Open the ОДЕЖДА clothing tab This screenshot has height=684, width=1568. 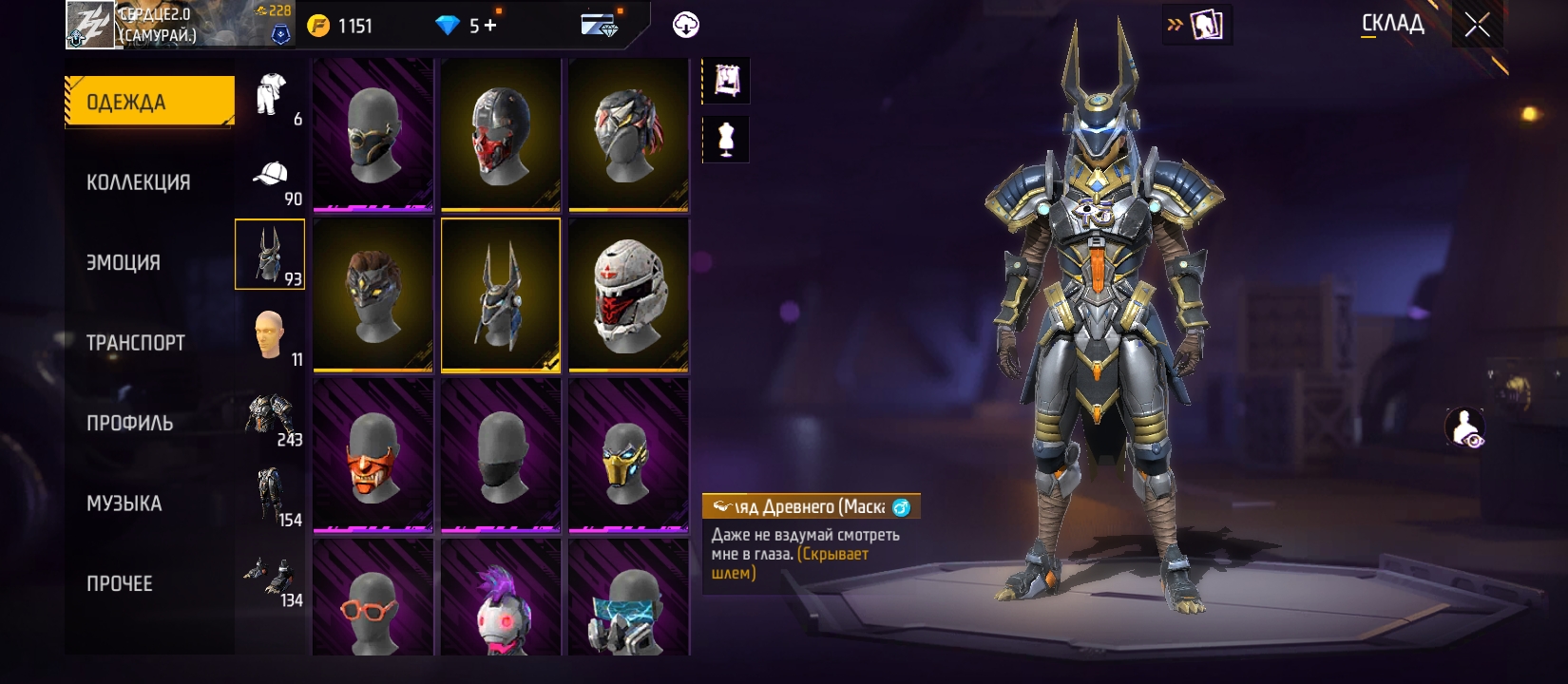coord(148,102)
